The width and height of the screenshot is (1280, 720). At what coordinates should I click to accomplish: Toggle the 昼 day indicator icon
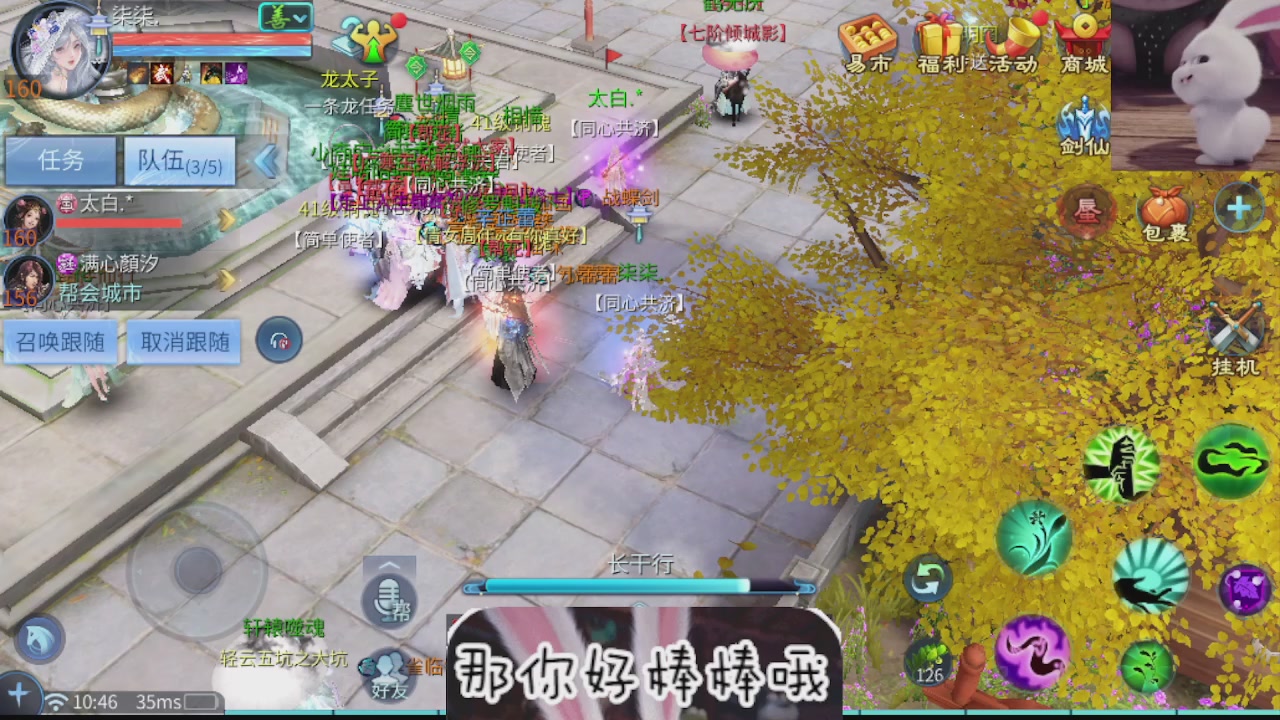point(1087,213)
